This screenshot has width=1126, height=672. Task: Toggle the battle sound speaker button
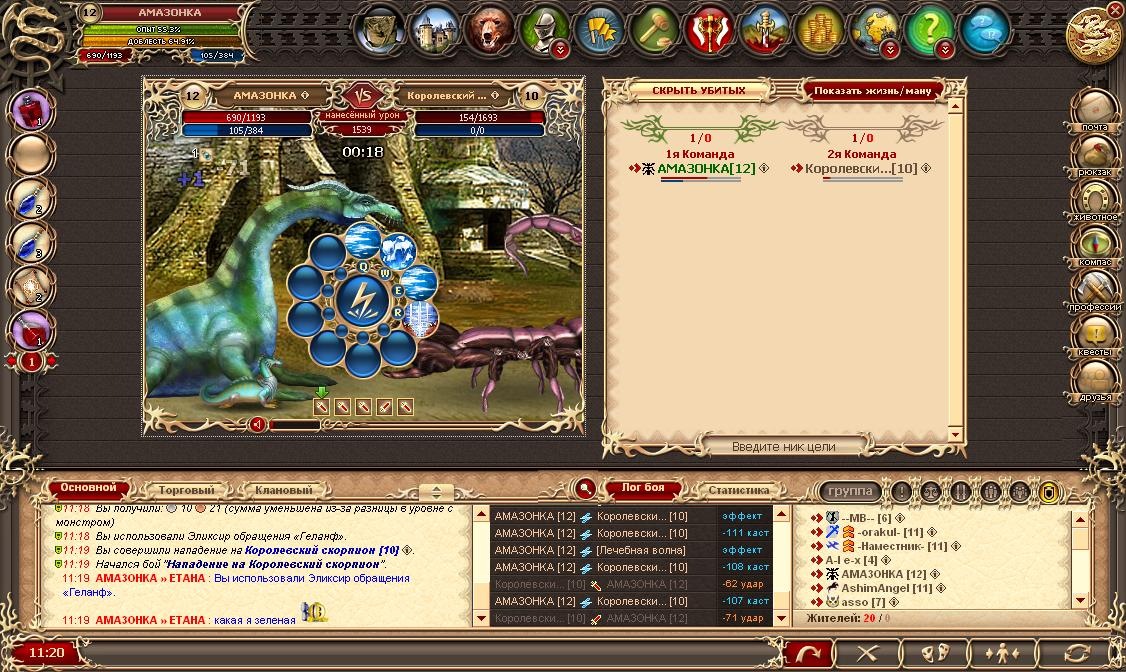coord(257,424)
